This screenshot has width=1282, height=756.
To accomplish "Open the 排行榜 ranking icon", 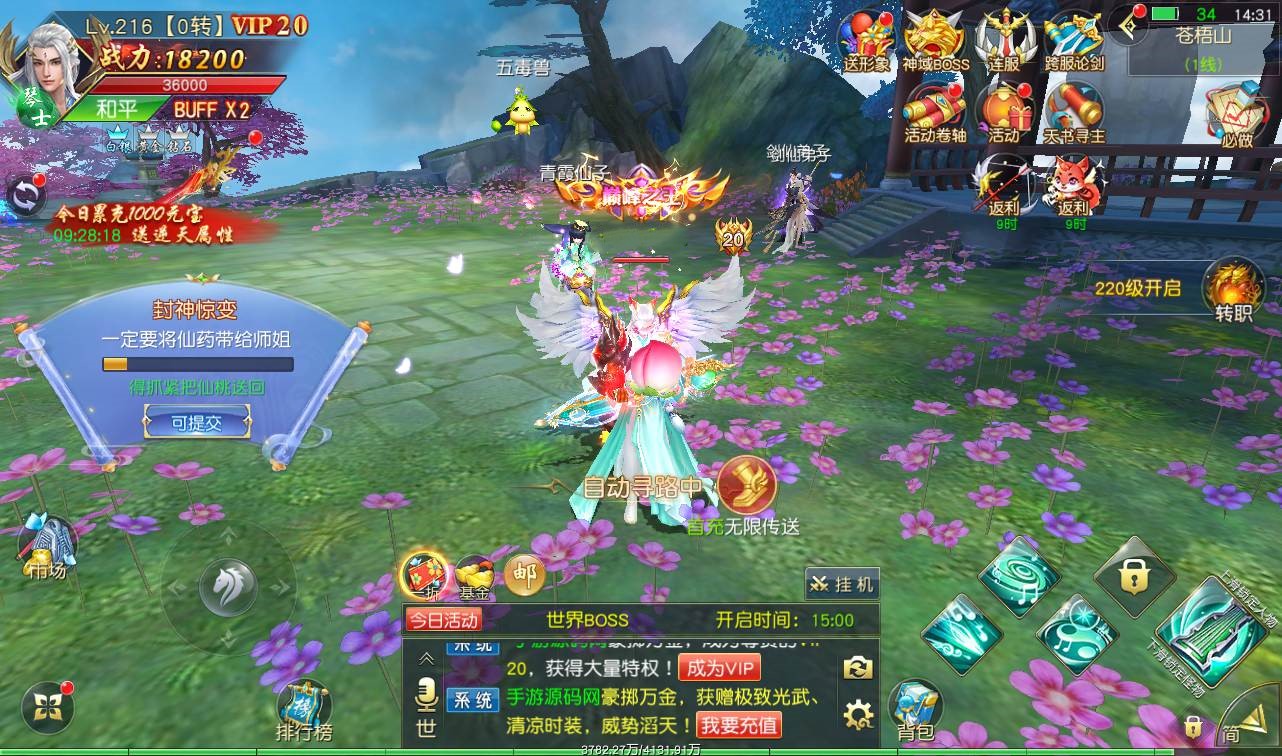I will point(304,711).
